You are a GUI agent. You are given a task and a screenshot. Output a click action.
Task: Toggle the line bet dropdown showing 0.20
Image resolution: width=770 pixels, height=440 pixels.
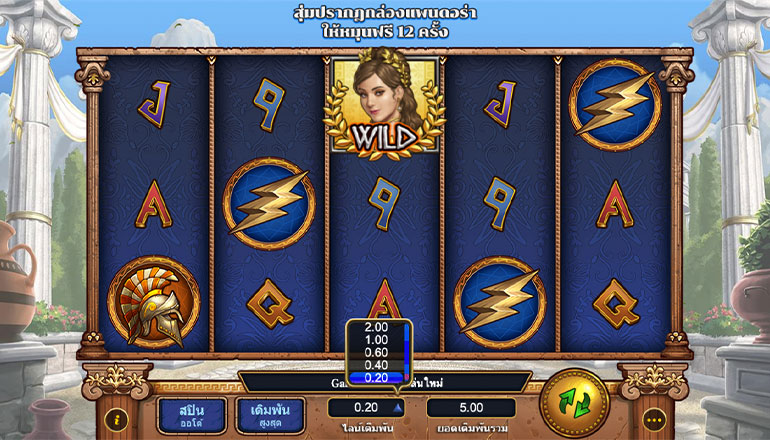(x=371, y=408)
